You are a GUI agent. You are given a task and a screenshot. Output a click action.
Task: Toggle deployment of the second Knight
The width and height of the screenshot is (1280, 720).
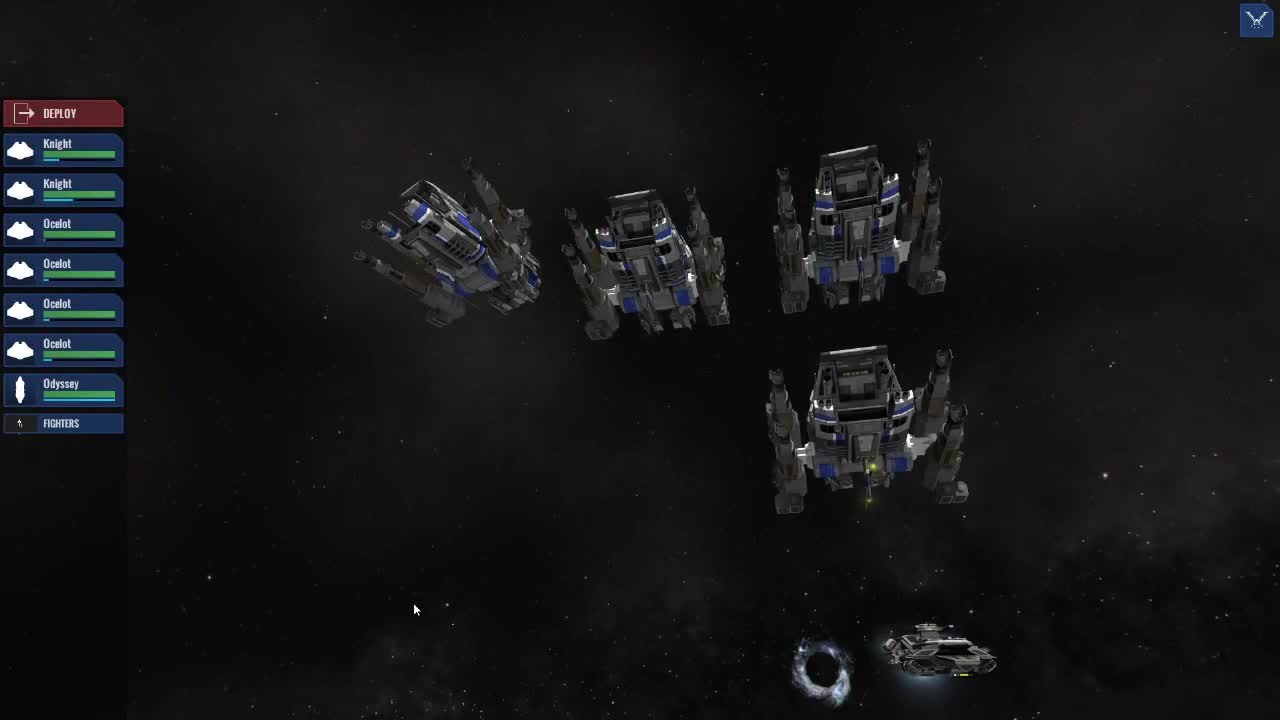63,190
